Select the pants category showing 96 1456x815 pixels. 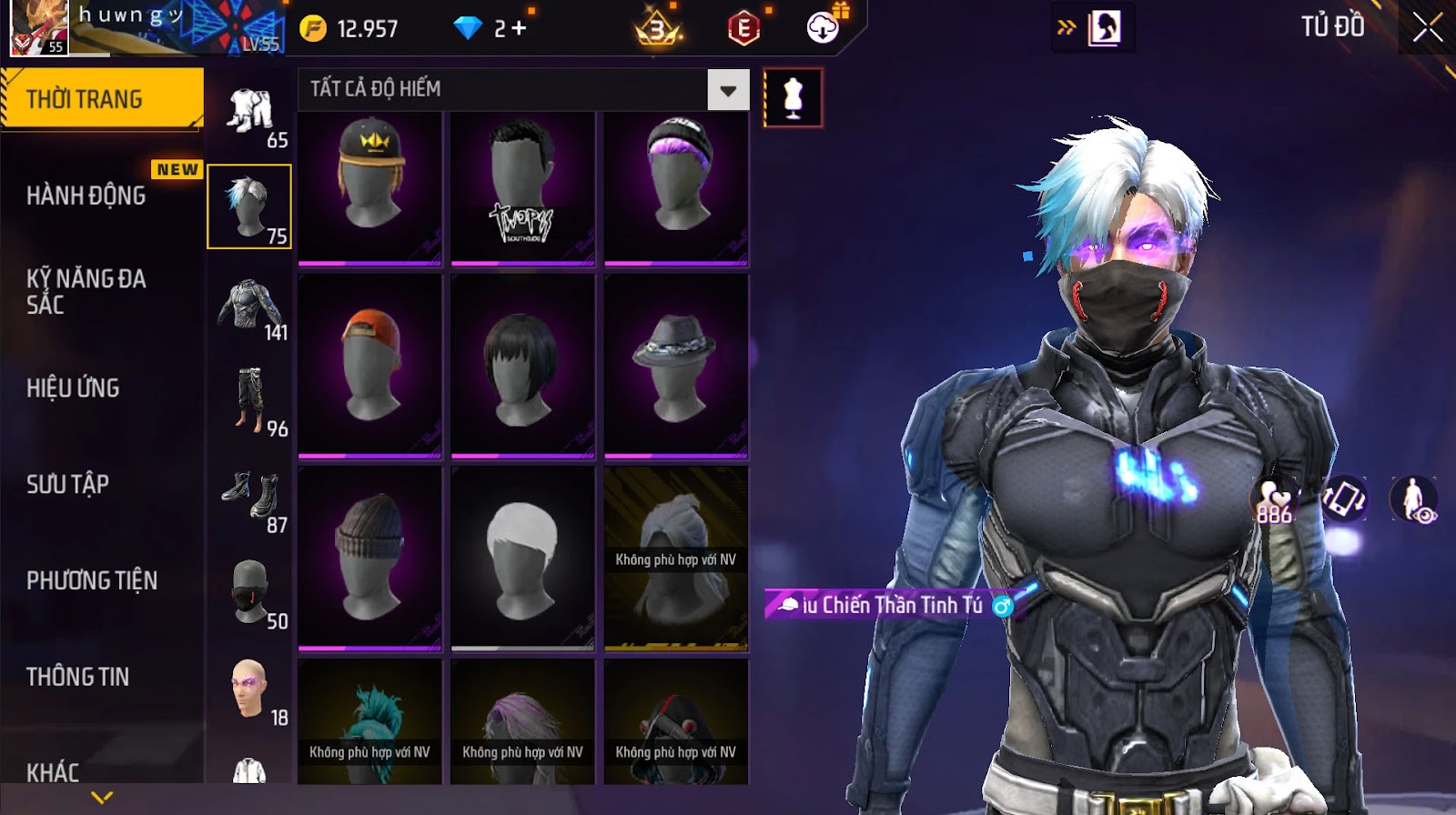click(249, 404)
